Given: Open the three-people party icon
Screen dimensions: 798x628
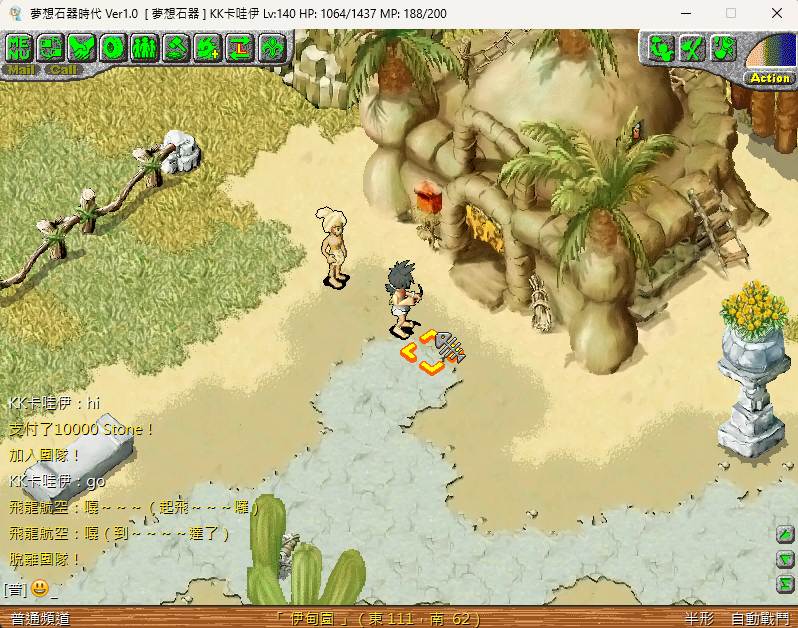Looking at the screenshot, I should (x=145, y=46).
